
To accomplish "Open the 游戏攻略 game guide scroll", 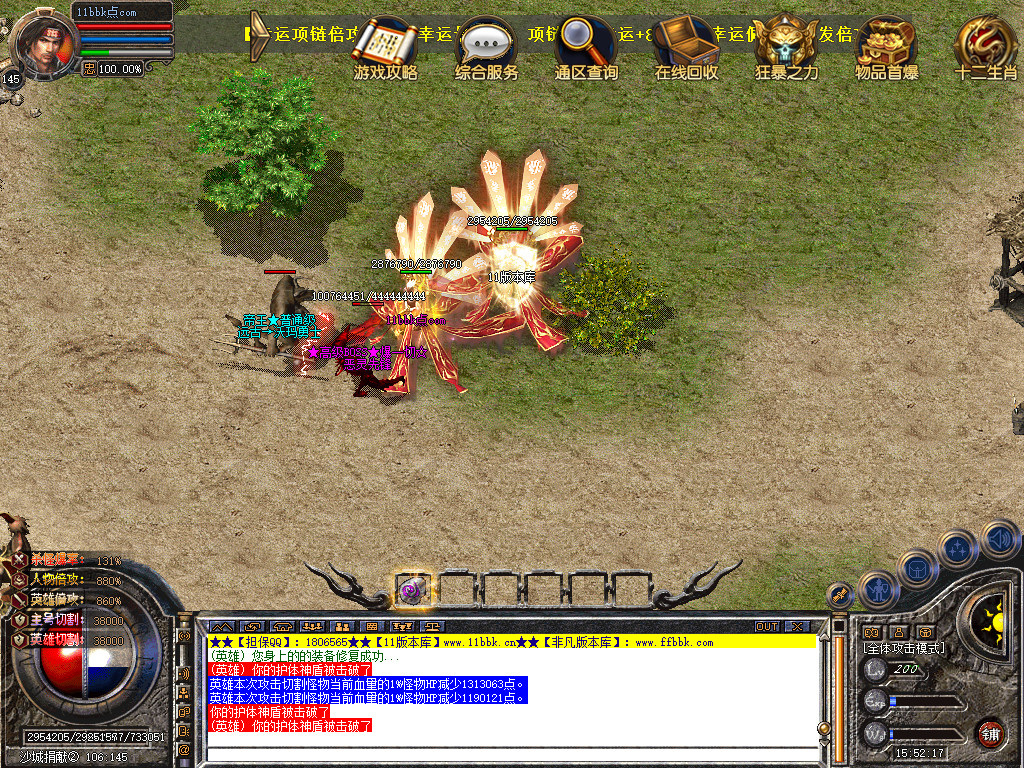I will click(385, 45).
